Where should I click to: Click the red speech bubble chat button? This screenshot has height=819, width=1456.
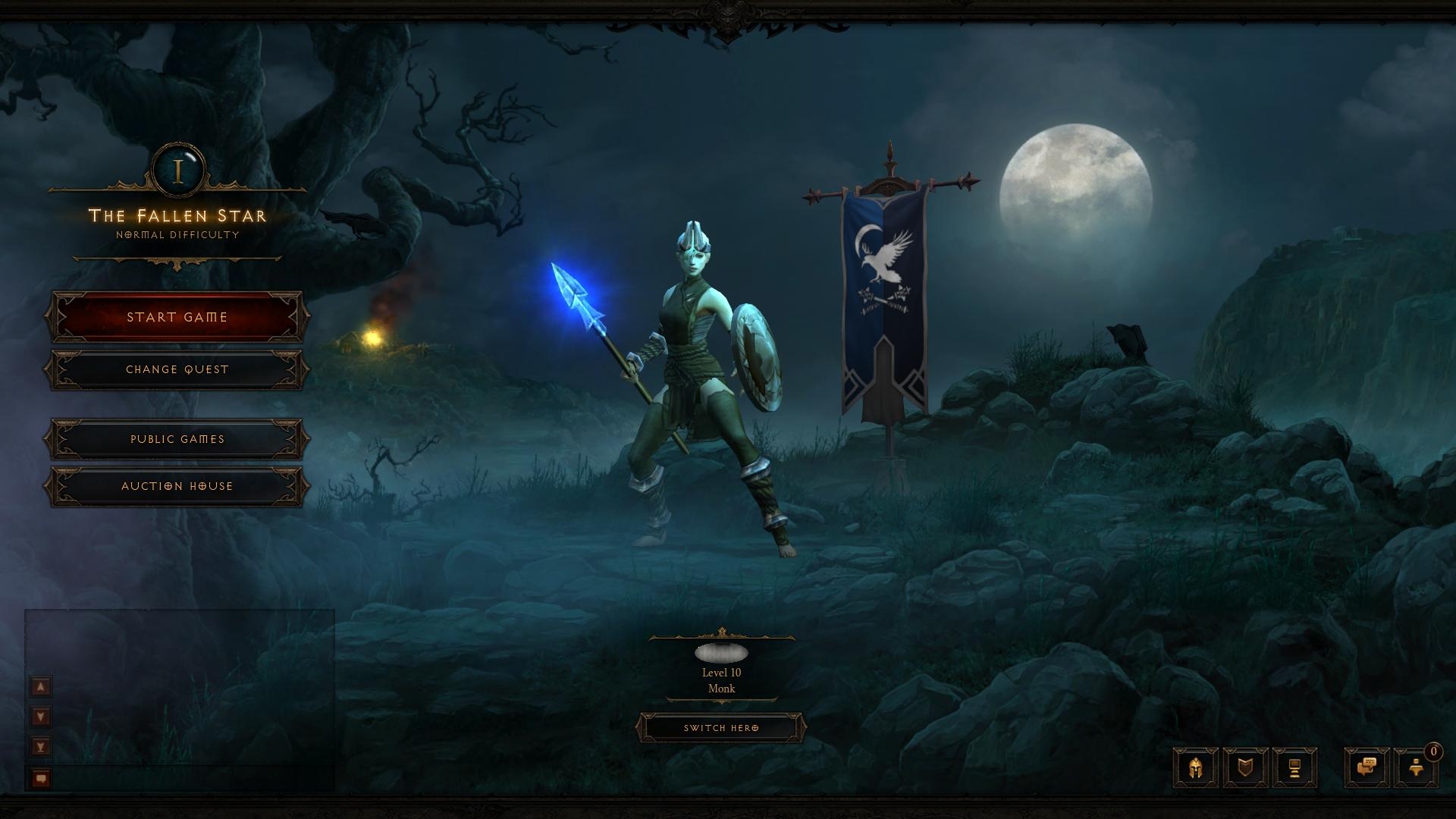pyautogui.click(x=41, y=778)
